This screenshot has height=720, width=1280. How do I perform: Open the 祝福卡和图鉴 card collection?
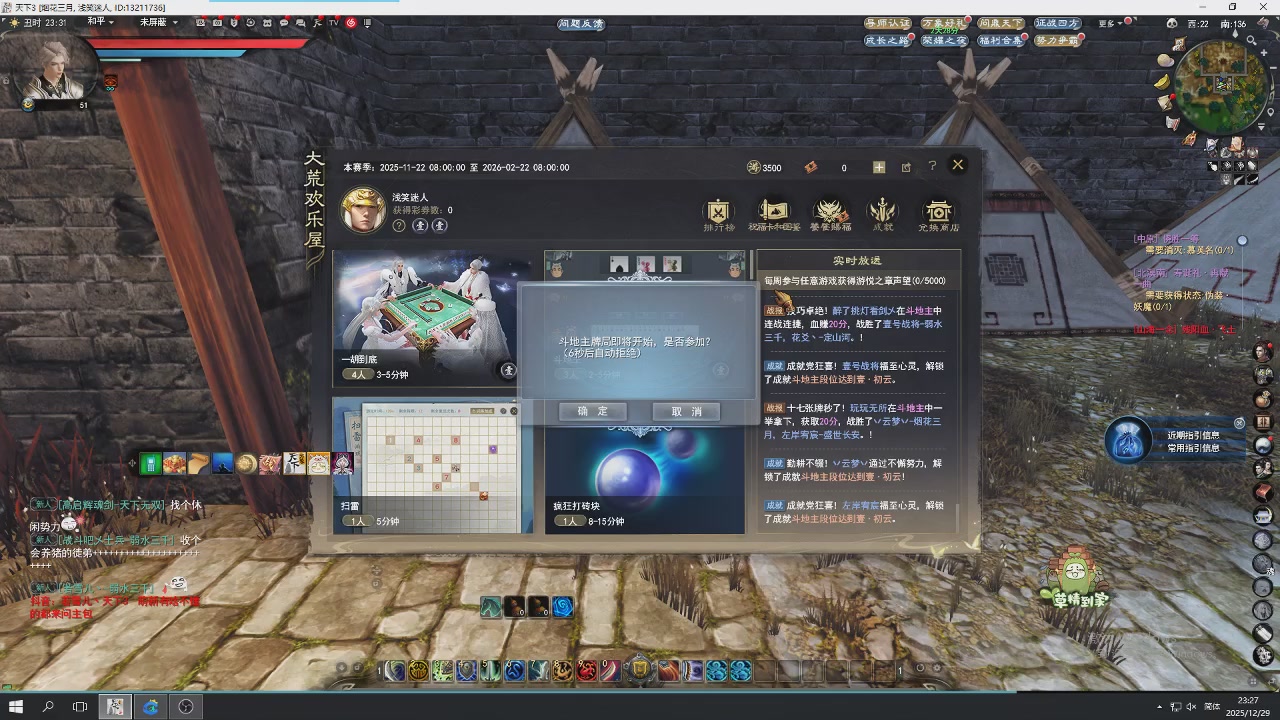coord(773,213)
